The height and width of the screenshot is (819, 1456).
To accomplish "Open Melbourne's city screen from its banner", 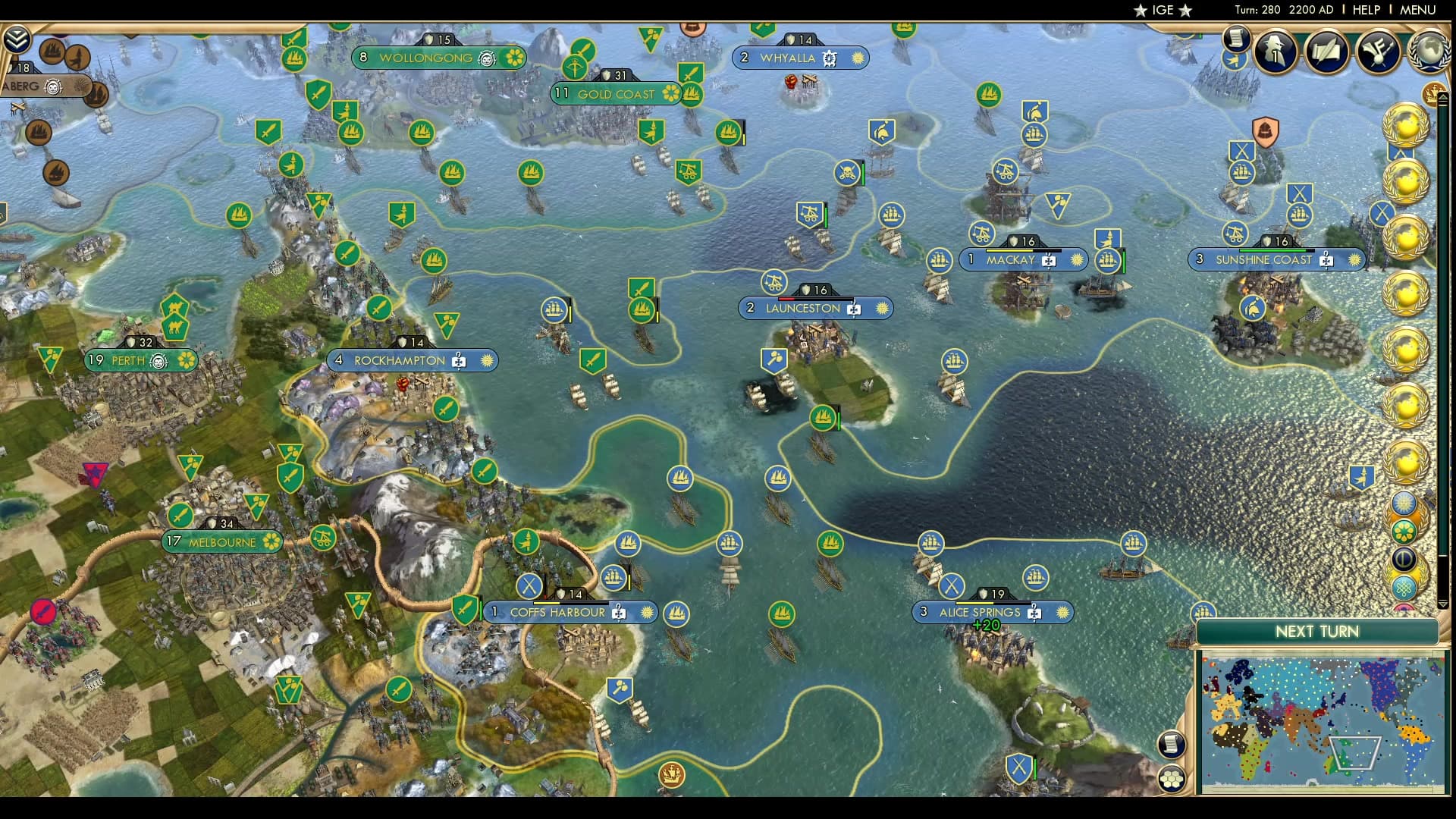I will 222,542.
